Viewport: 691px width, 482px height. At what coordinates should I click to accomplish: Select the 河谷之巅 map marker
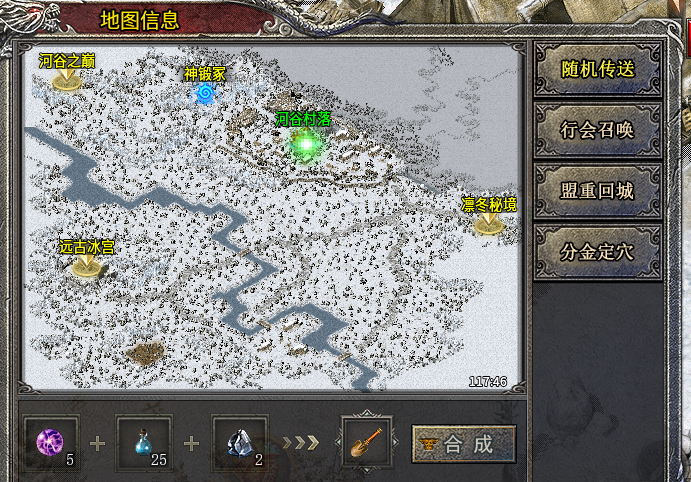tap(67, 79)
